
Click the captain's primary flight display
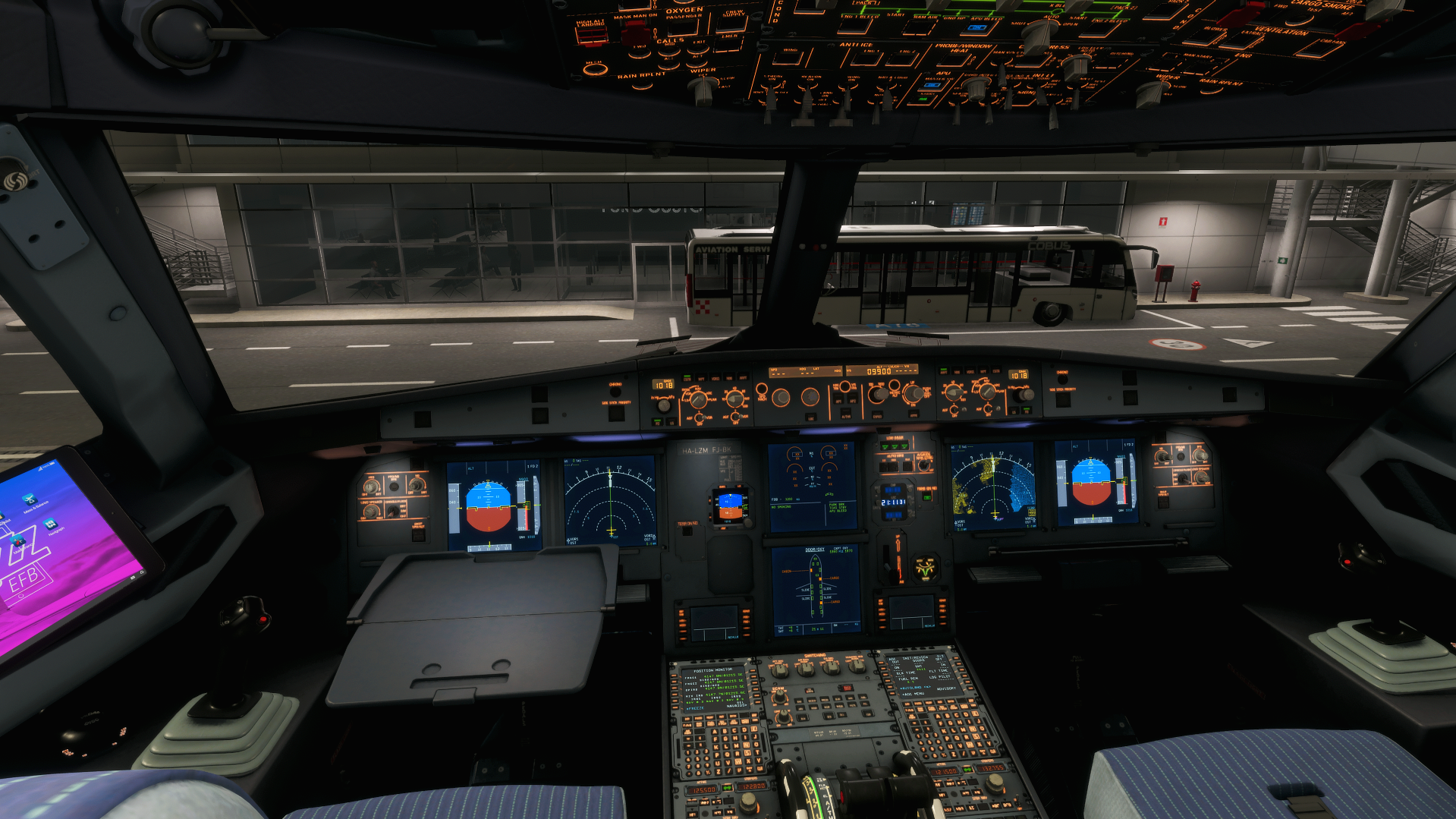click(x=492, y=506)
